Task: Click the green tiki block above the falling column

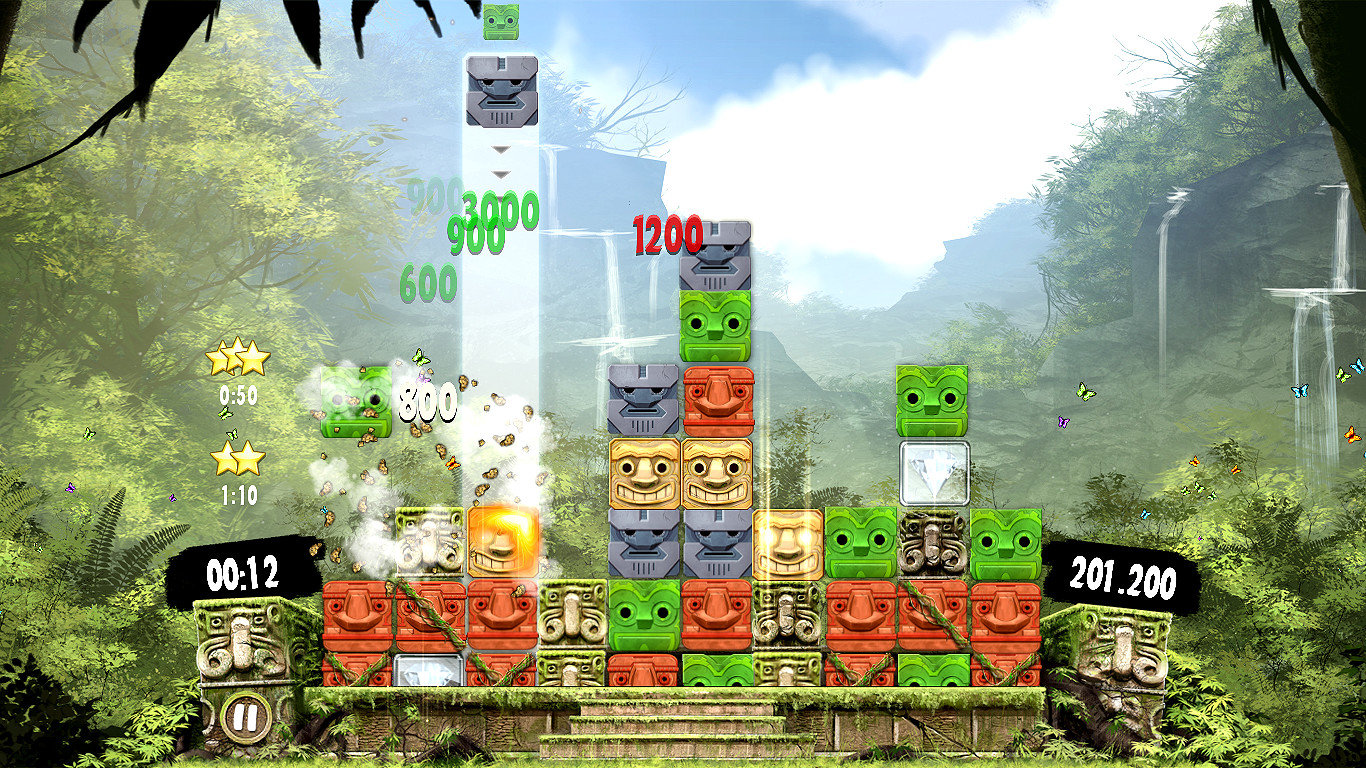Action: (x=502, y=21)
